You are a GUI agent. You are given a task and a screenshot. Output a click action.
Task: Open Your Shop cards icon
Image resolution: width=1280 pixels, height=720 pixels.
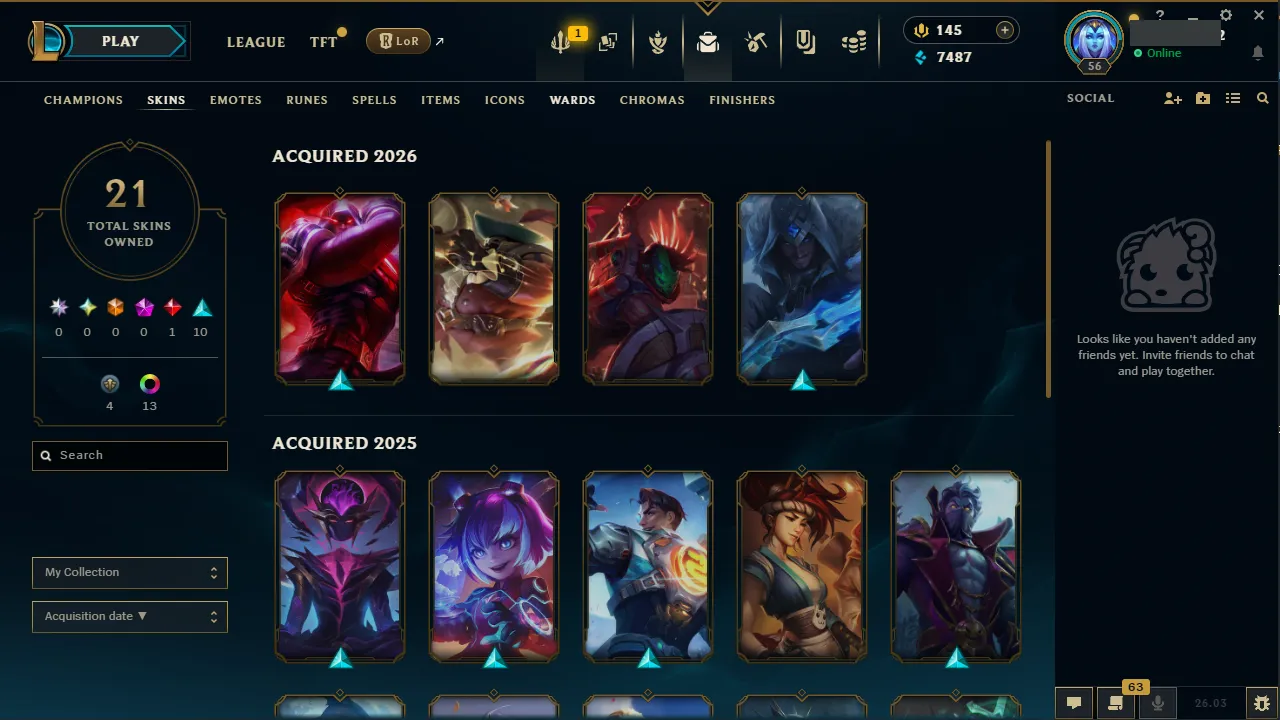(608, 42)
